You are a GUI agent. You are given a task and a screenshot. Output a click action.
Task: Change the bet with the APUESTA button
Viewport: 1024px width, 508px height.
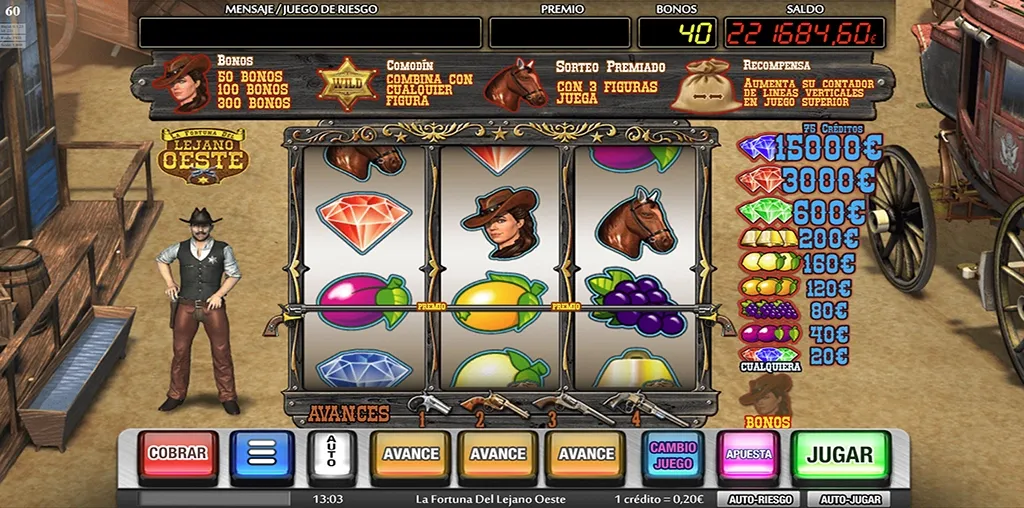point(748,454)
